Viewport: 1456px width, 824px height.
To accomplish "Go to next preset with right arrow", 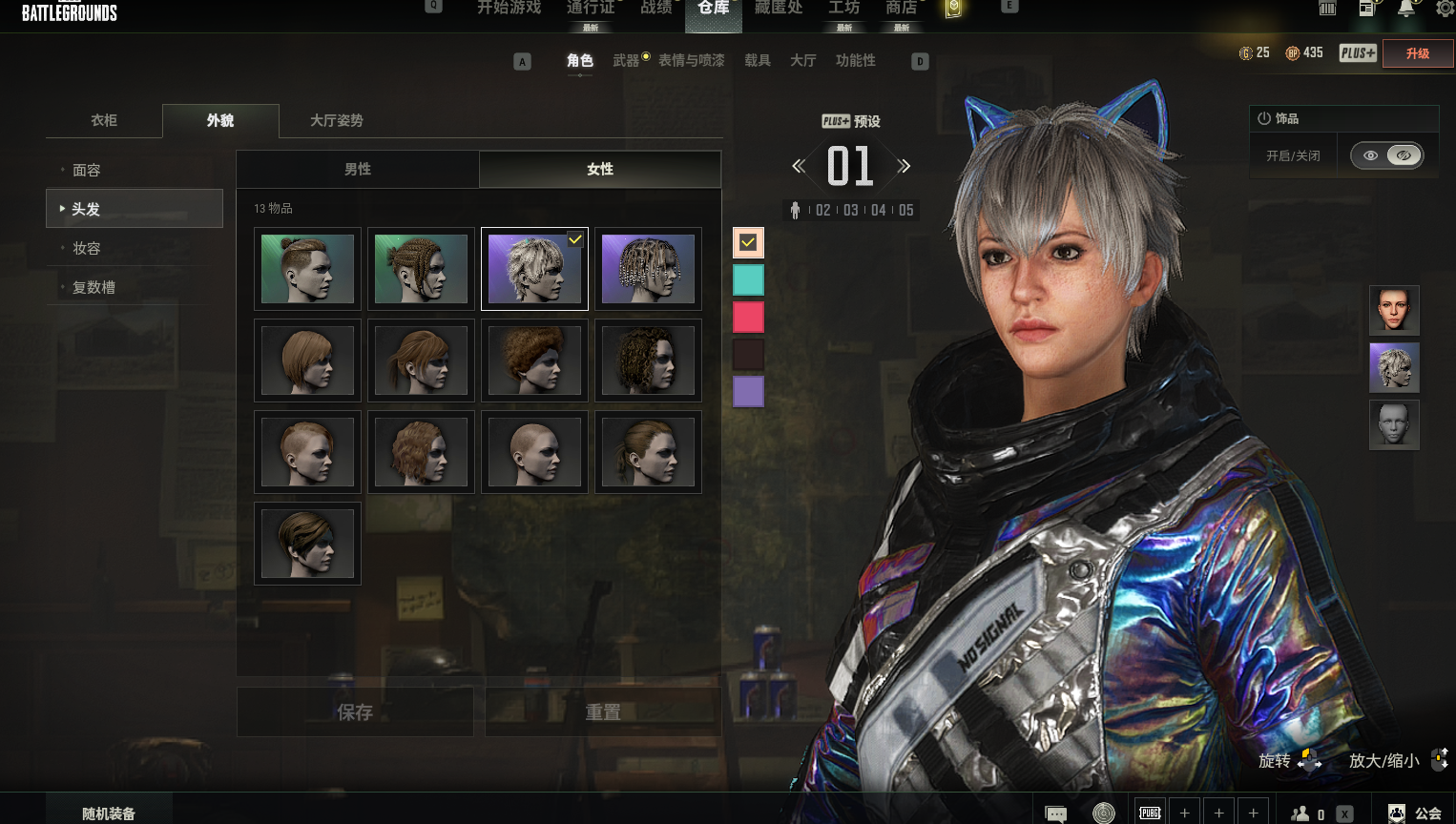I will [x=905, y=166].
